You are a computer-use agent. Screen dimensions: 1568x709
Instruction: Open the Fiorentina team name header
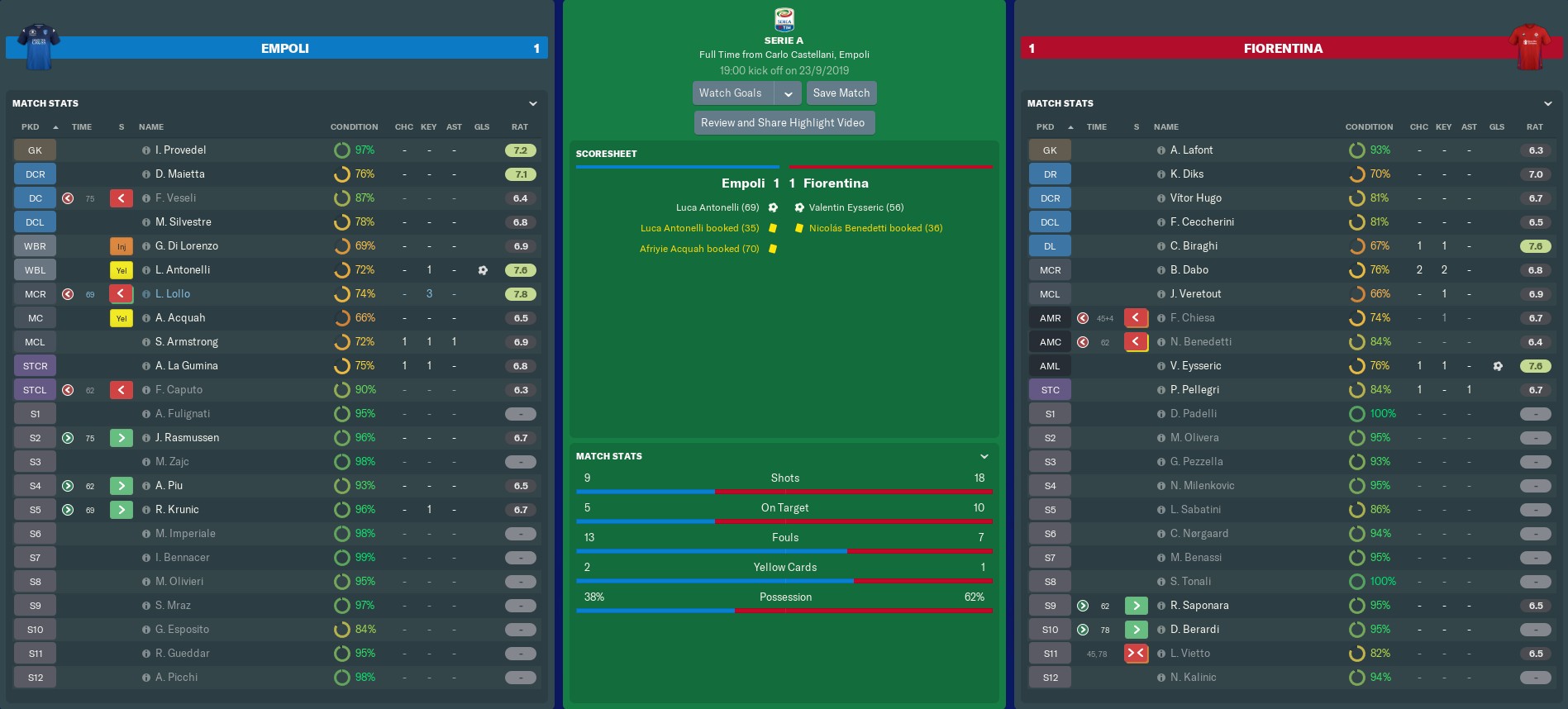(1283, 49)
